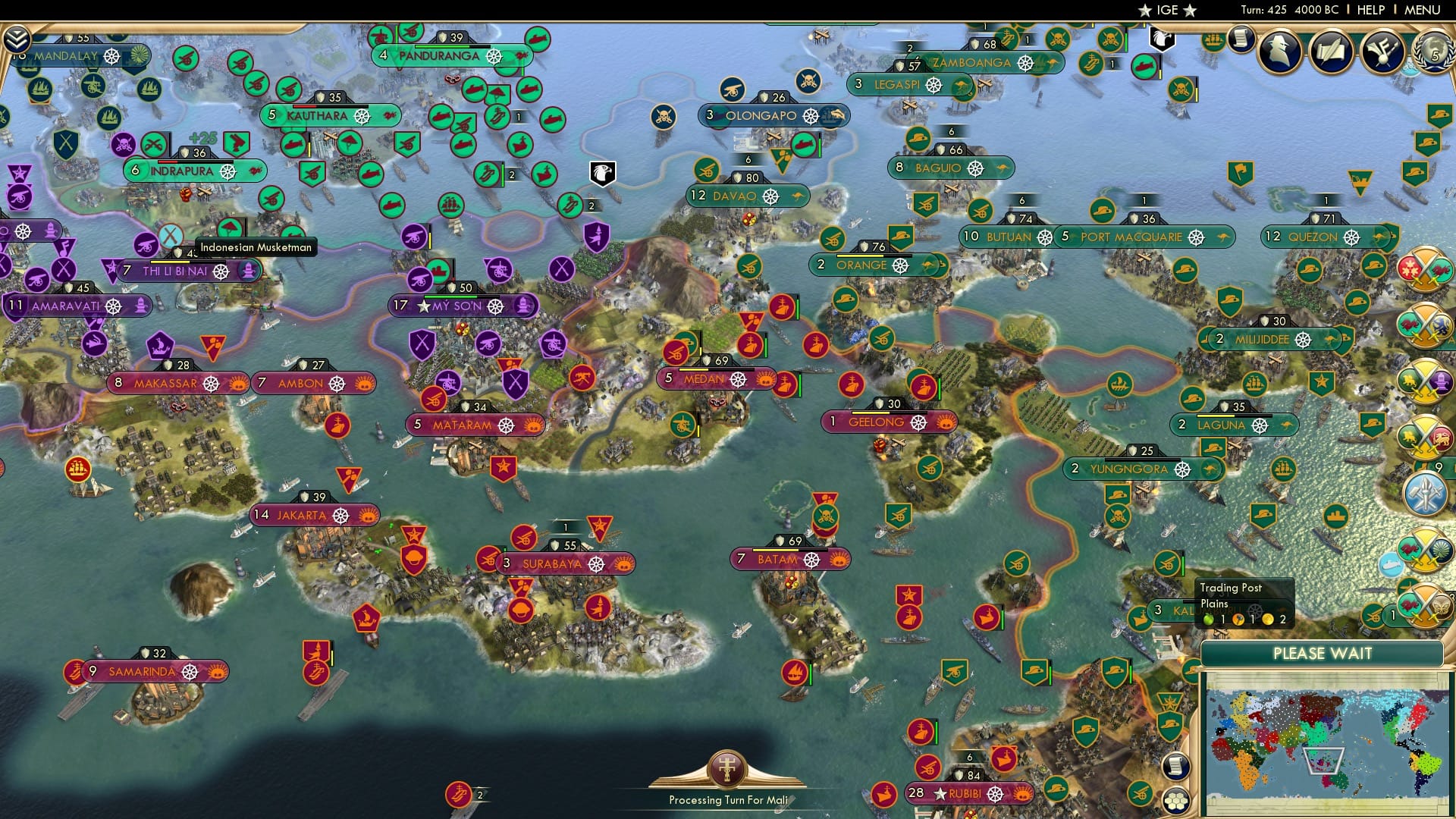
Task: Click the trade wheel icon on Surabaya's banner
Action: [x=595, y=564]
